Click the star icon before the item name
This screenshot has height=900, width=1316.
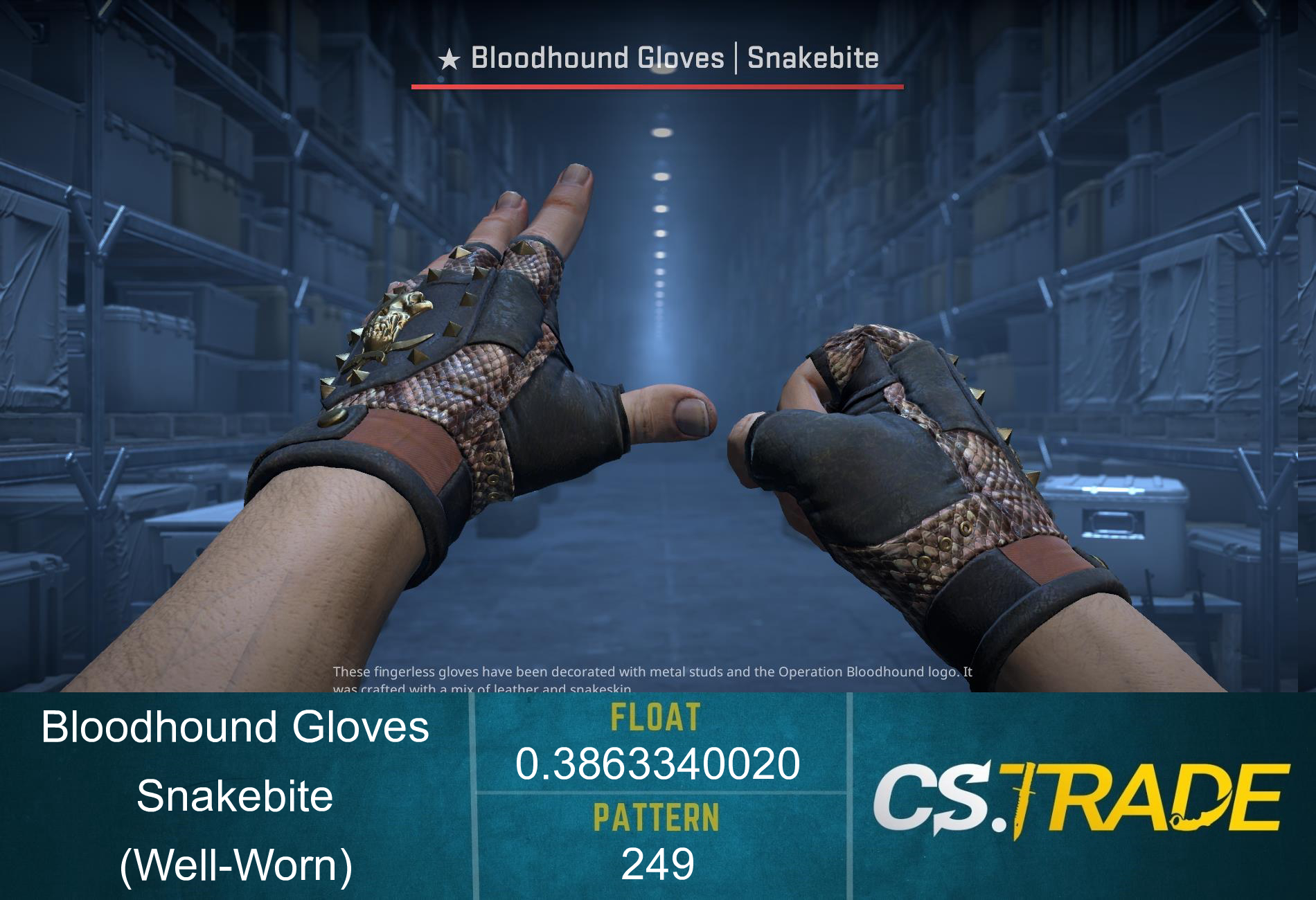click(448, 59)
